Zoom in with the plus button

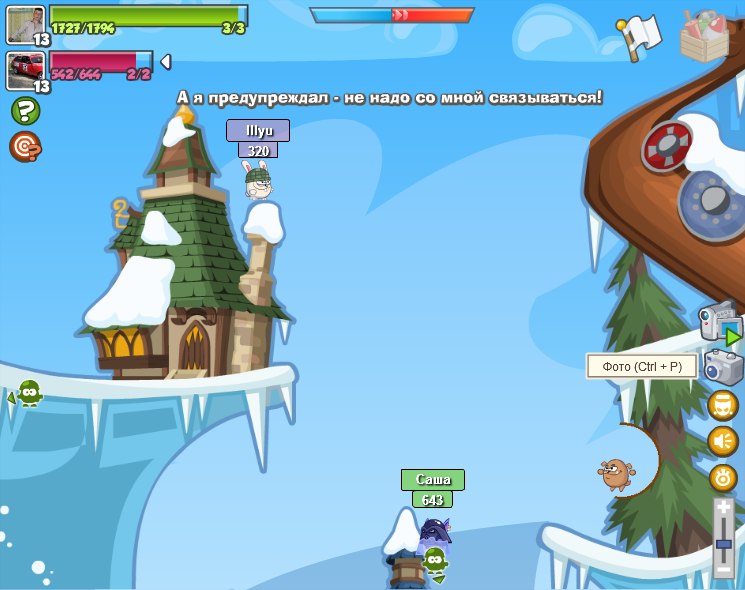(723, 508)
